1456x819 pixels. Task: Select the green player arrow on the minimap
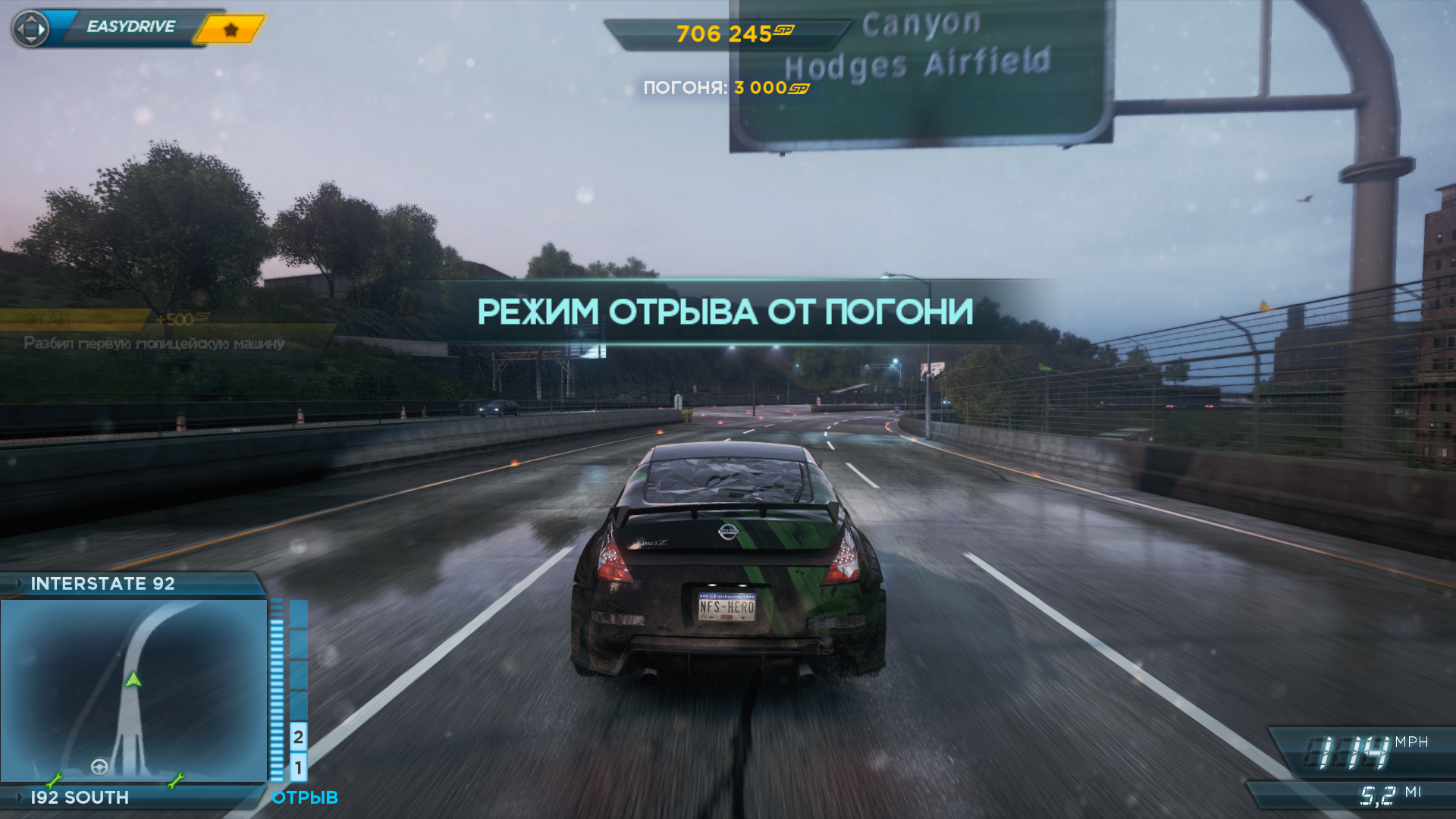[133, 679]
